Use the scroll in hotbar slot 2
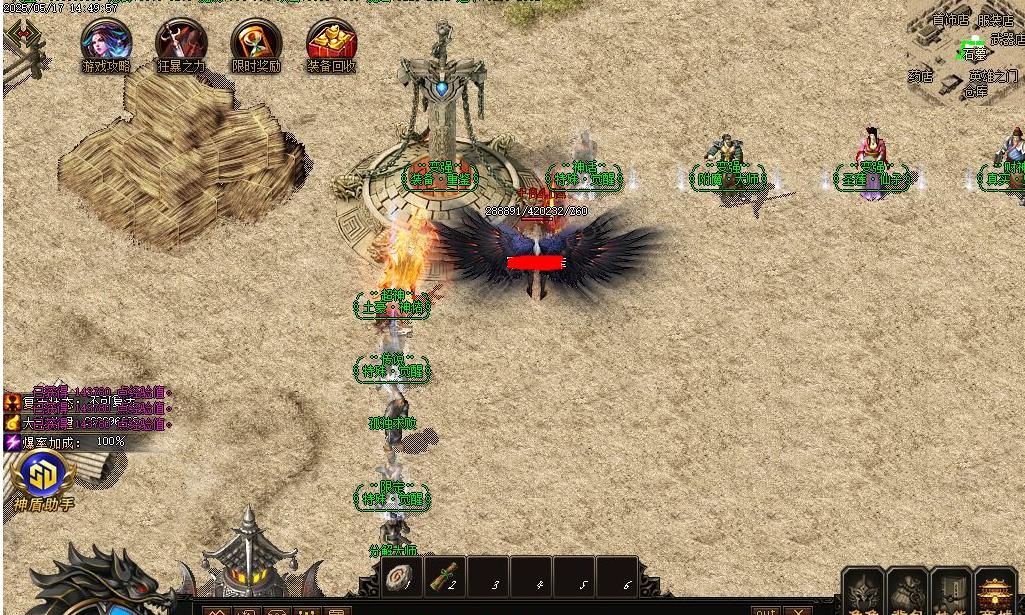This screenshot has height=615, width=1025. tap(444, 577)
